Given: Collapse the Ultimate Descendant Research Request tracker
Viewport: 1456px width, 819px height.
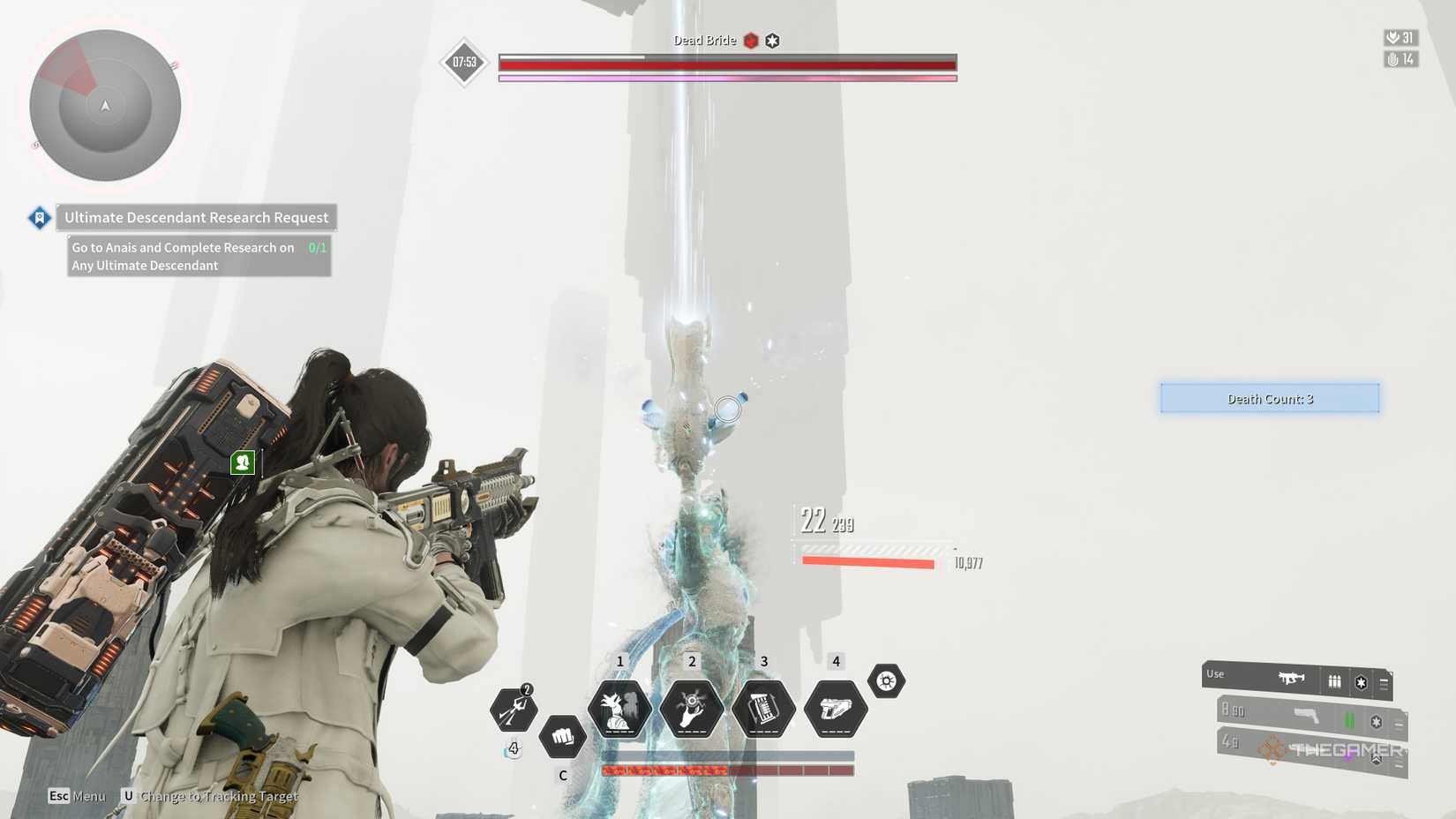Looking at the screenshot, I should (195, 217).
